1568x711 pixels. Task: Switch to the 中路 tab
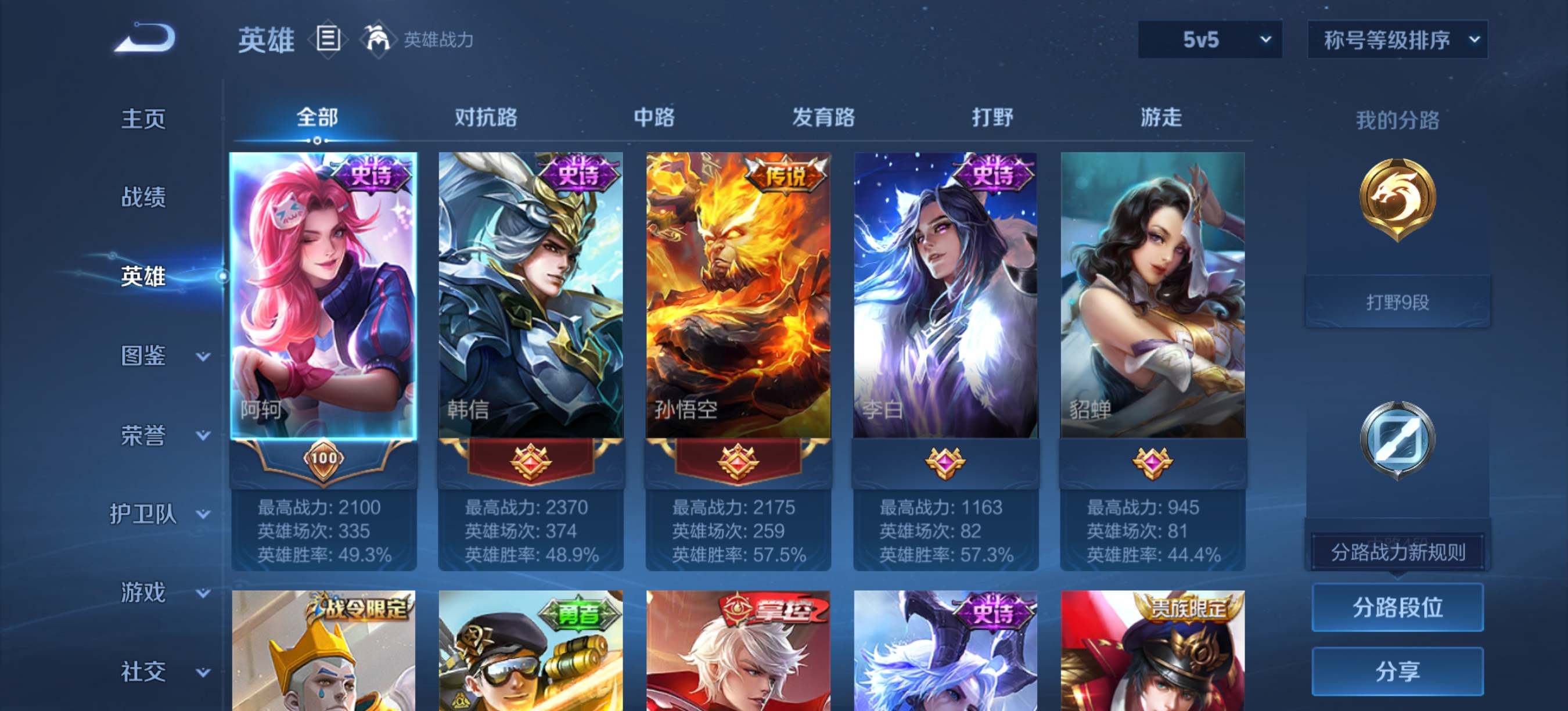click(x=654, y=117)
